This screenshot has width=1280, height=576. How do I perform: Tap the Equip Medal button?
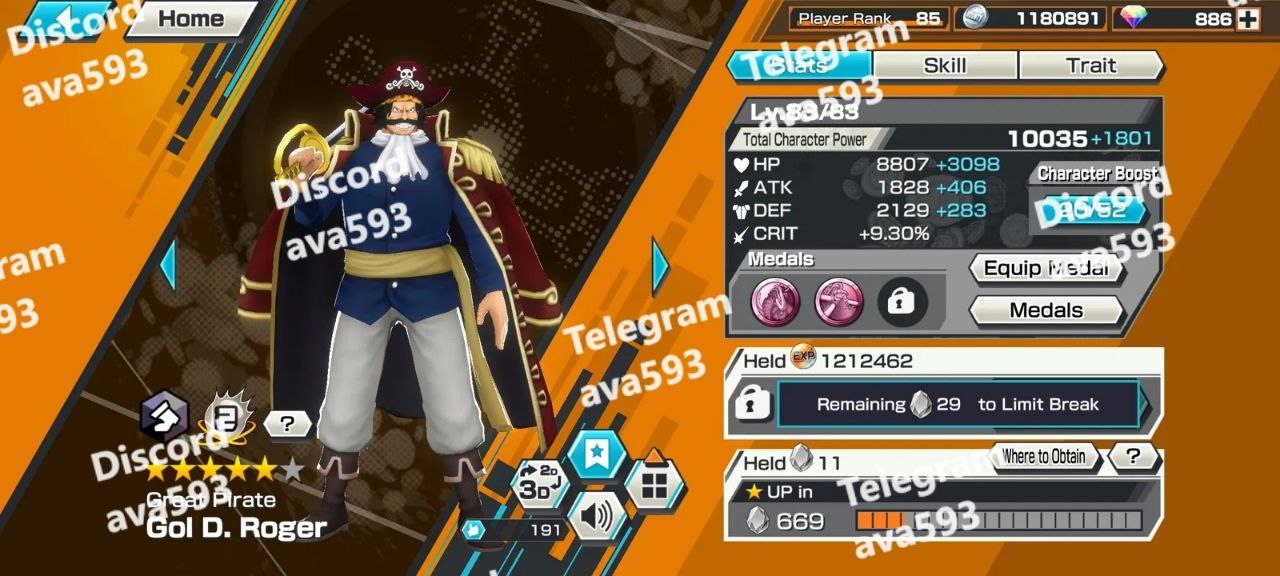click(1045, 268)
